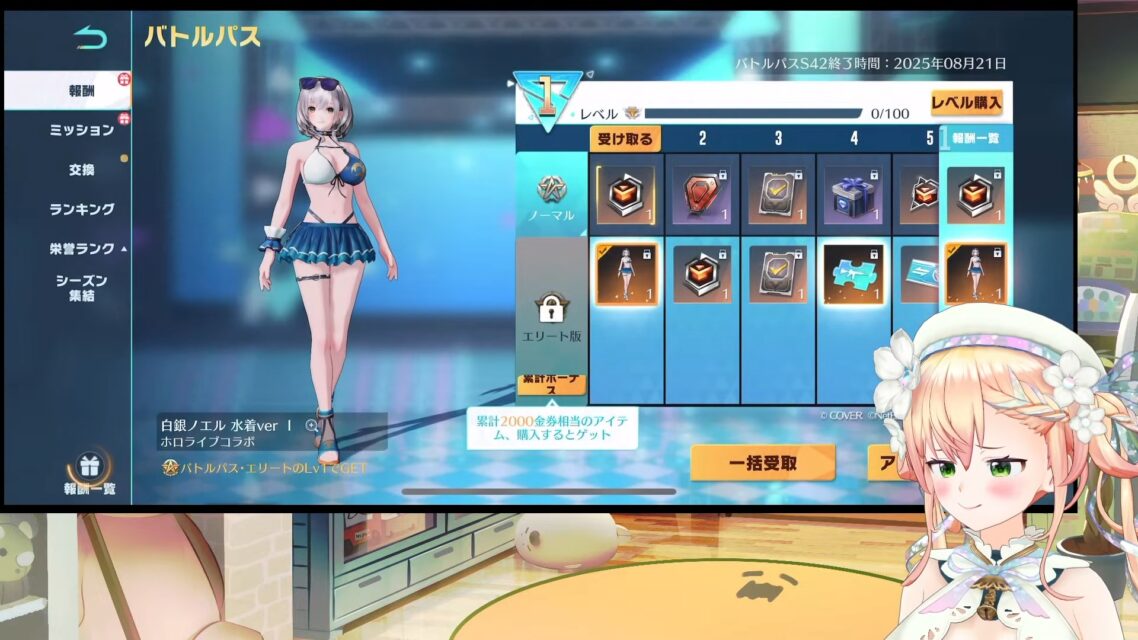Pick the level 4 elite gun puzzle piece reward

tap(854, 273)
